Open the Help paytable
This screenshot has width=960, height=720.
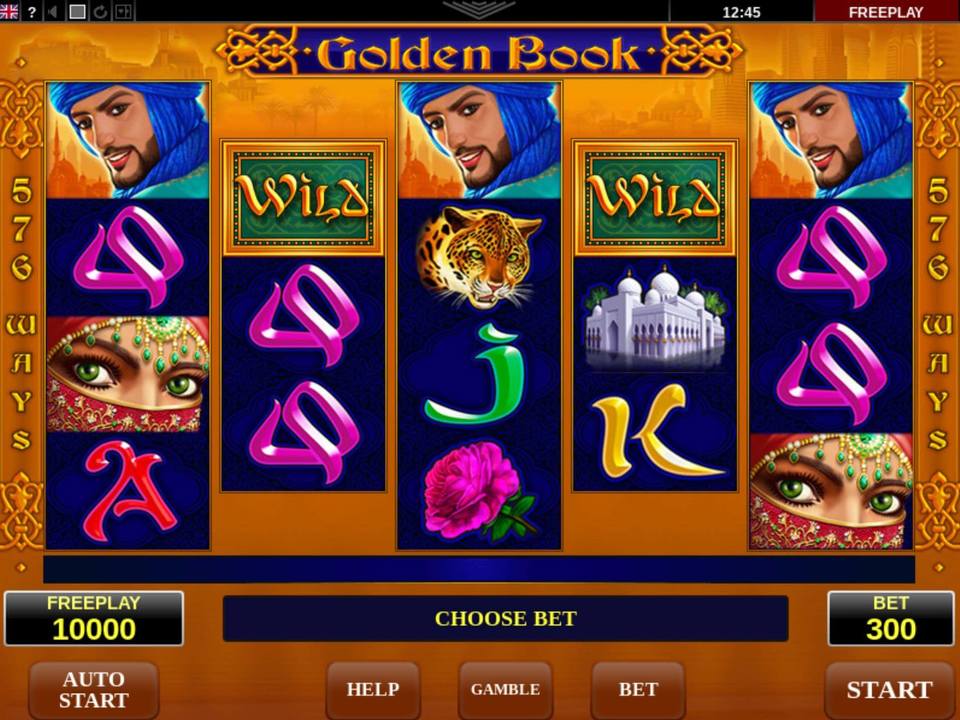(x=372, y=689)
